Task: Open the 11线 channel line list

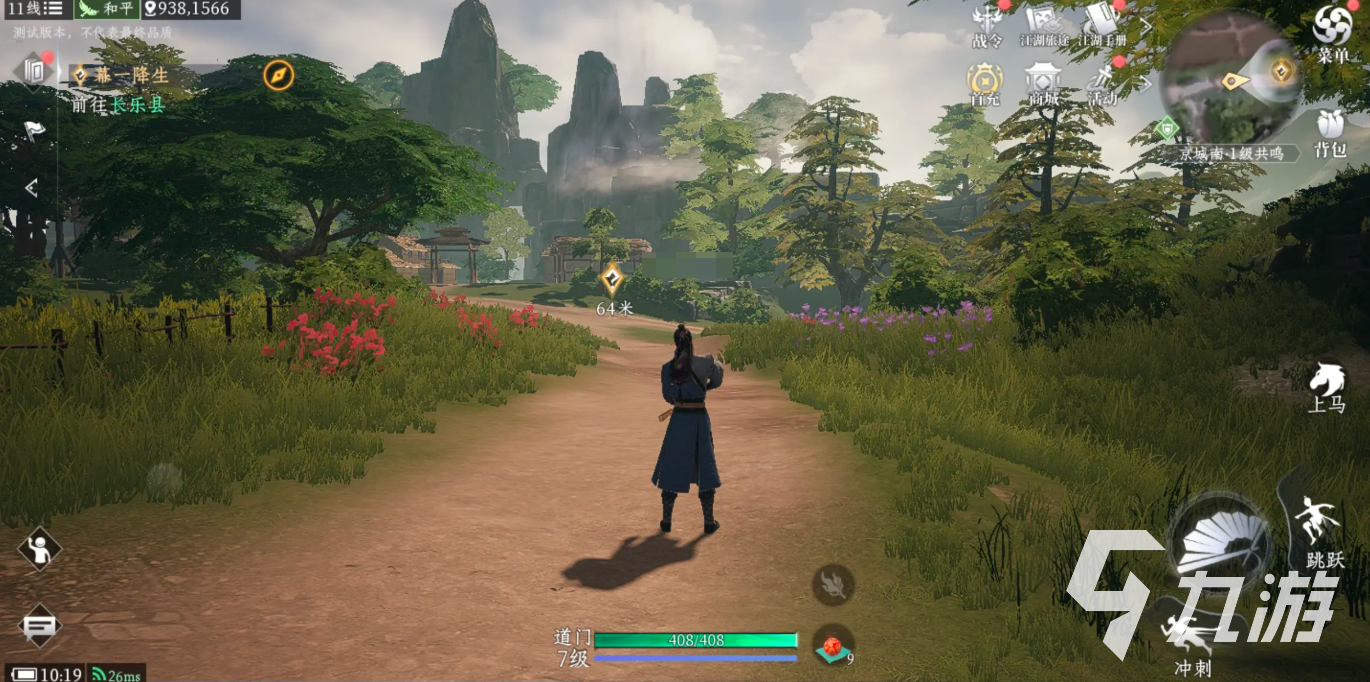Action: (36, 9)
